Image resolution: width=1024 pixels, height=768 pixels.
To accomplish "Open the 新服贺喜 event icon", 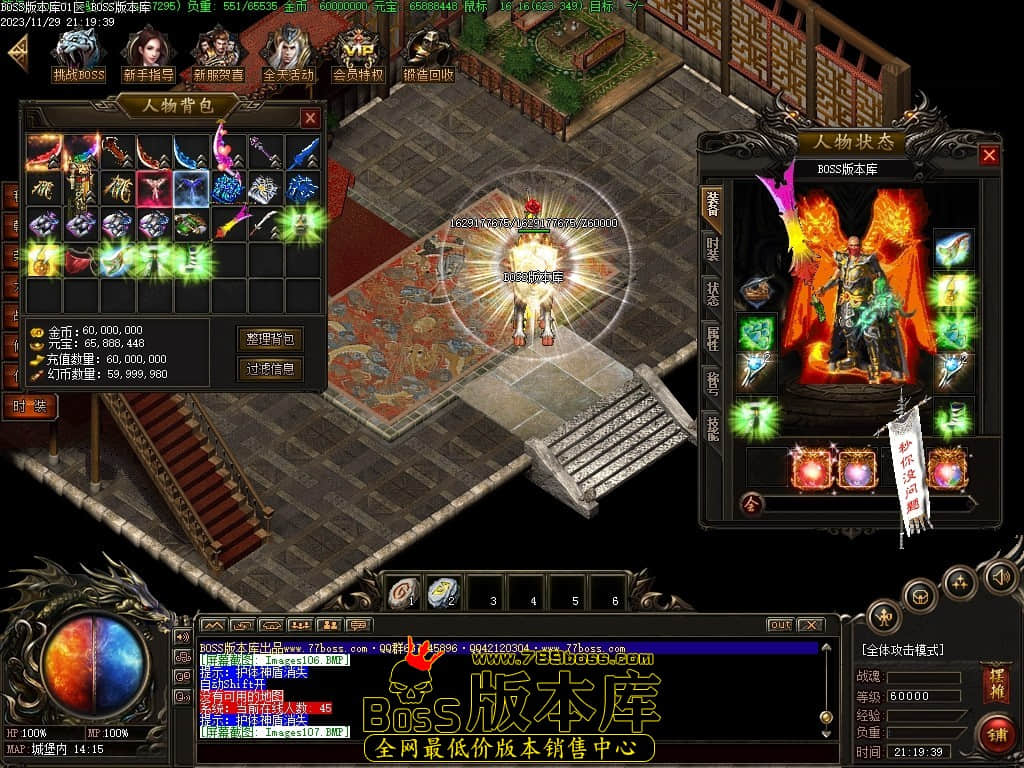I will pyautogui.click(x=218, y=54).
